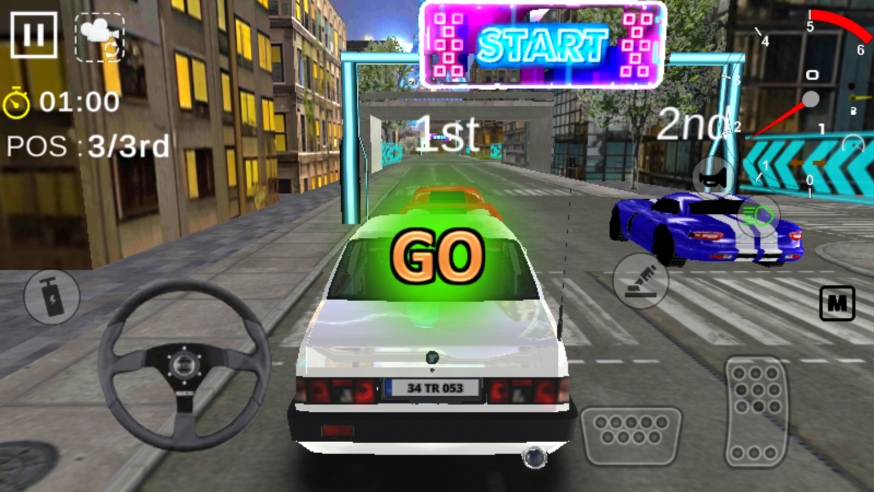Image resolution: width=874 pixels, height=492 pixels.
Task: Tap the steering wheel control
Action: click(183, 363)
